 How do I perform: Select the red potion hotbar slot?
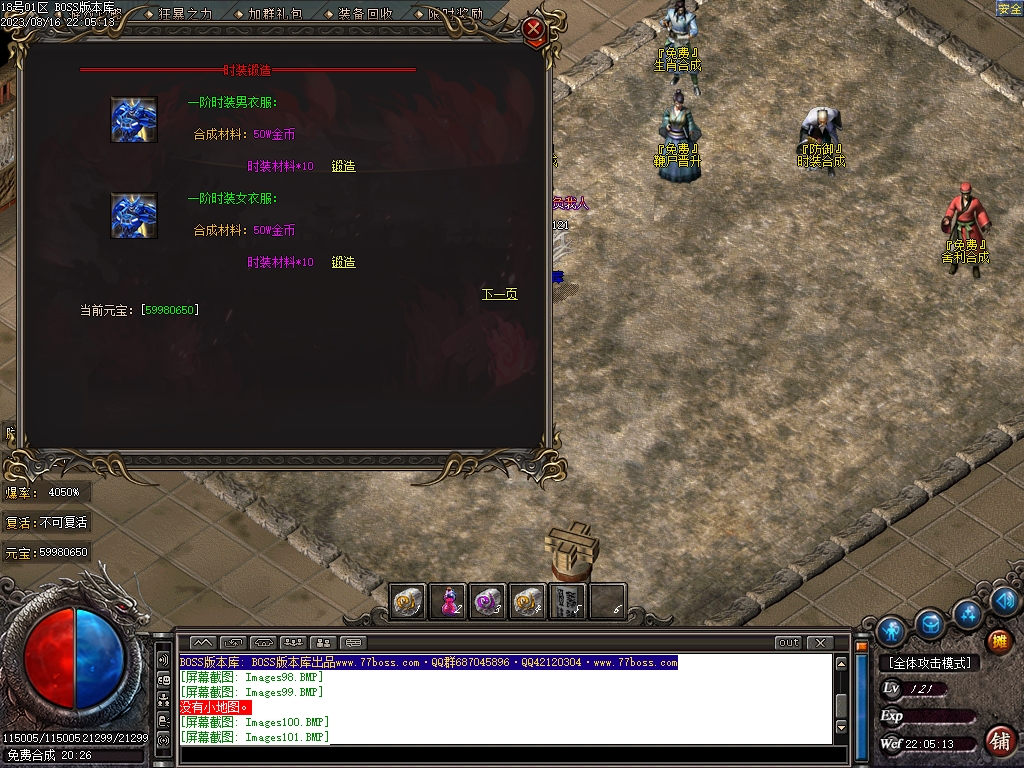(449, 601)
